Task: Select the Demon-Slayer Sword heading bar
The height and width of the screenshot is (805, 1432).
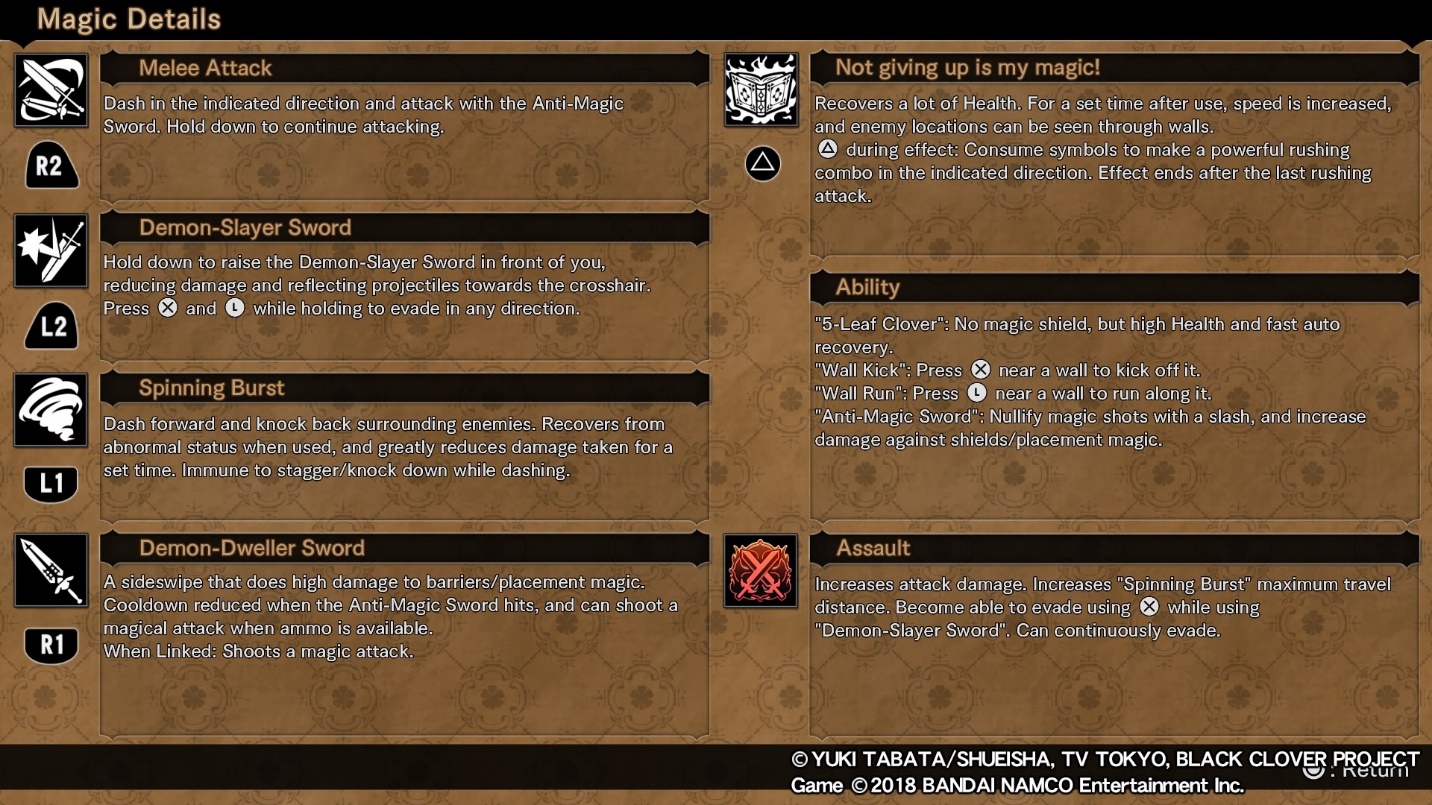Action: coord(245,228)
